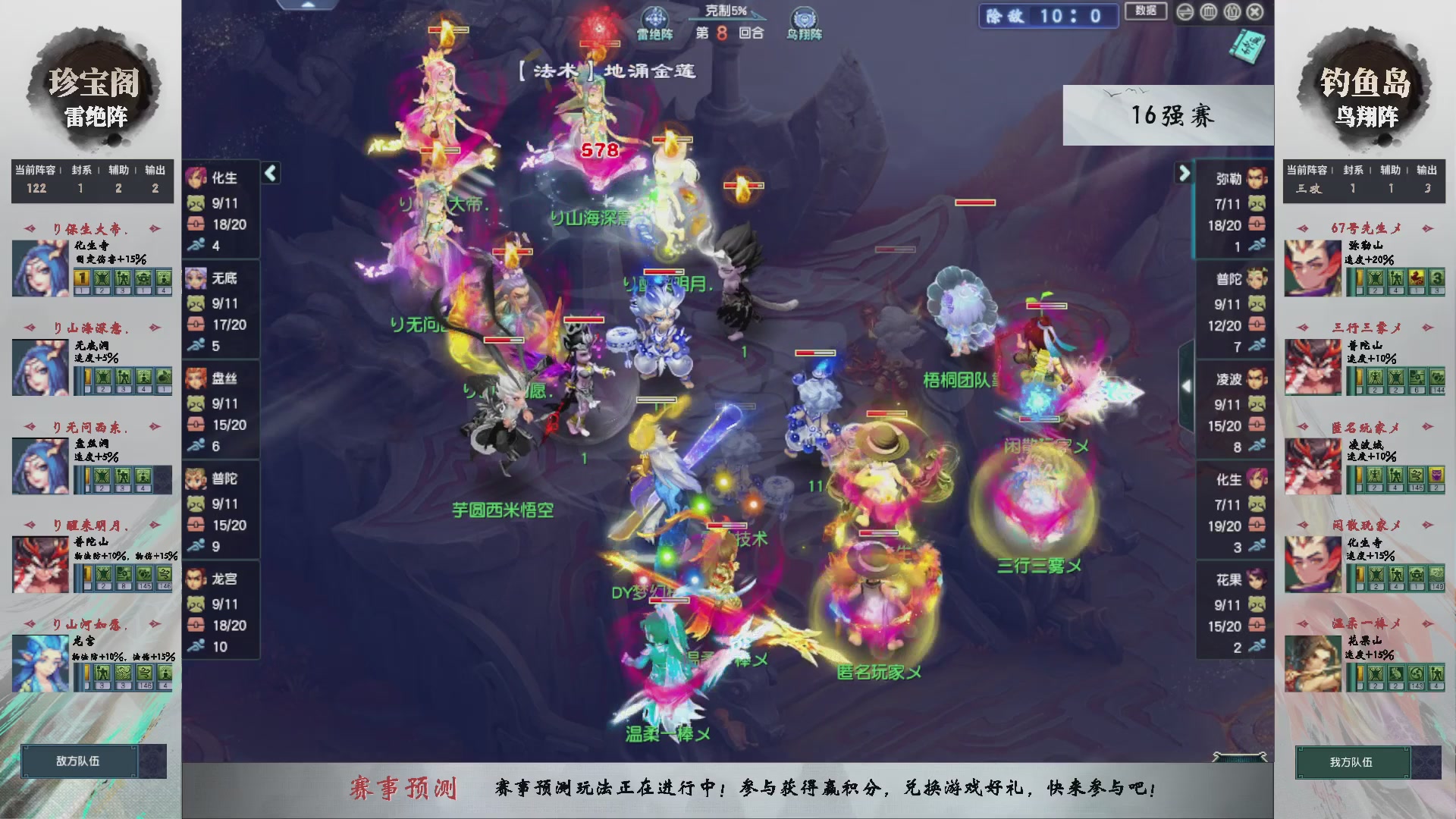1456x819 pixels.
Task: Toggle the exit battle icon in top-right toolbar
Action: tap(1255, 12)
